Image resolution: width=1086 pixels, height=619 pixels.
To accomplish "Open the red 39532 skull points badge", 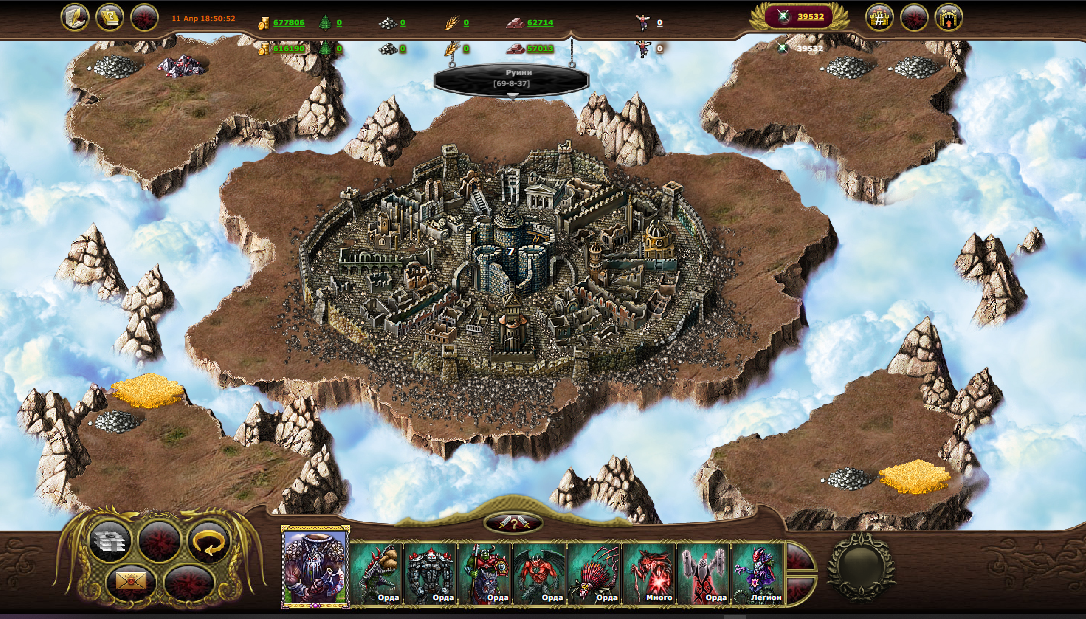I will click(x=799, y=16).
